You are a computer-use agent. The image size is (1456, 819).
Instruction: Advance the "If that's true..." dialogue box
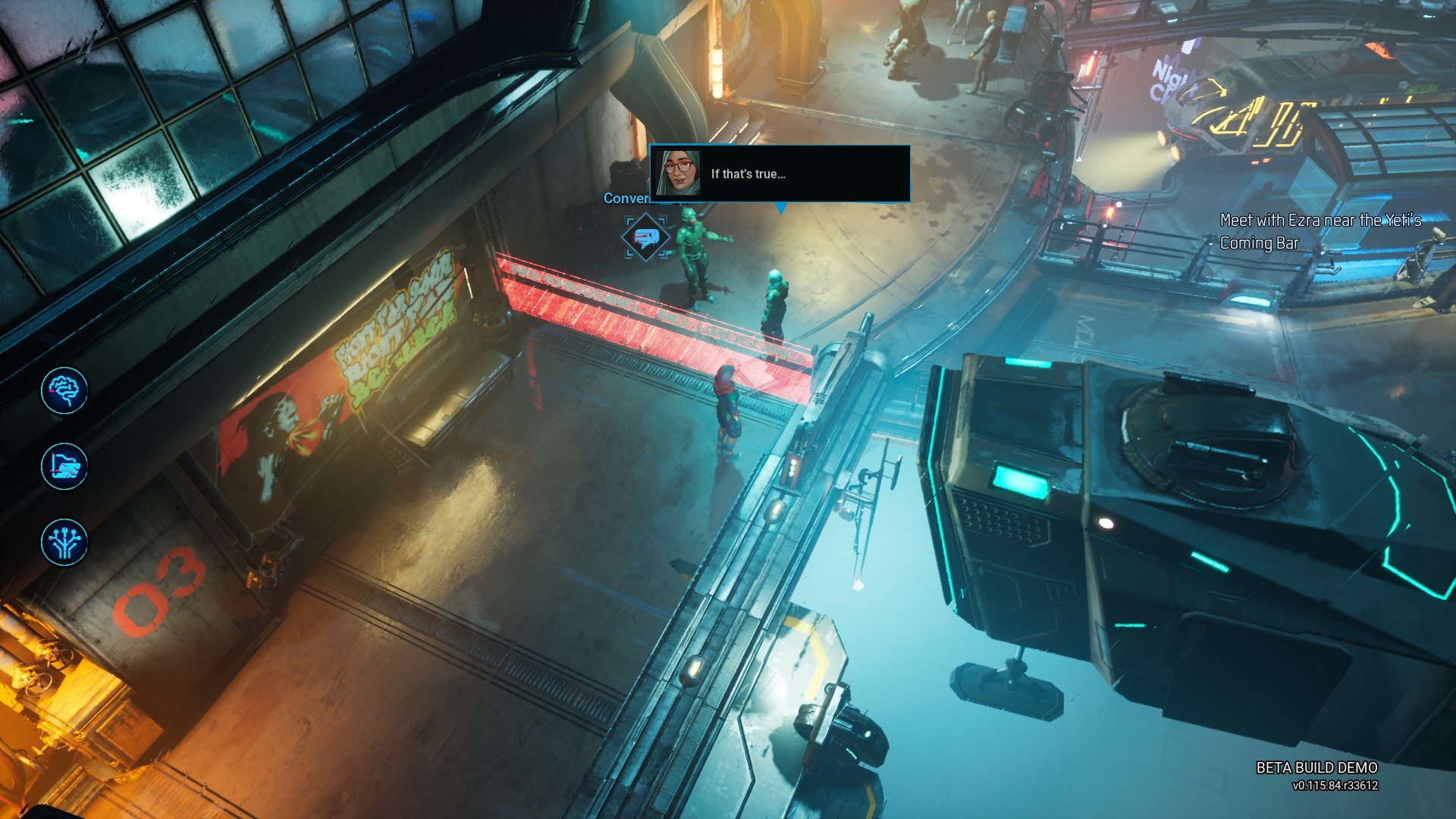[x=780, y=174]
